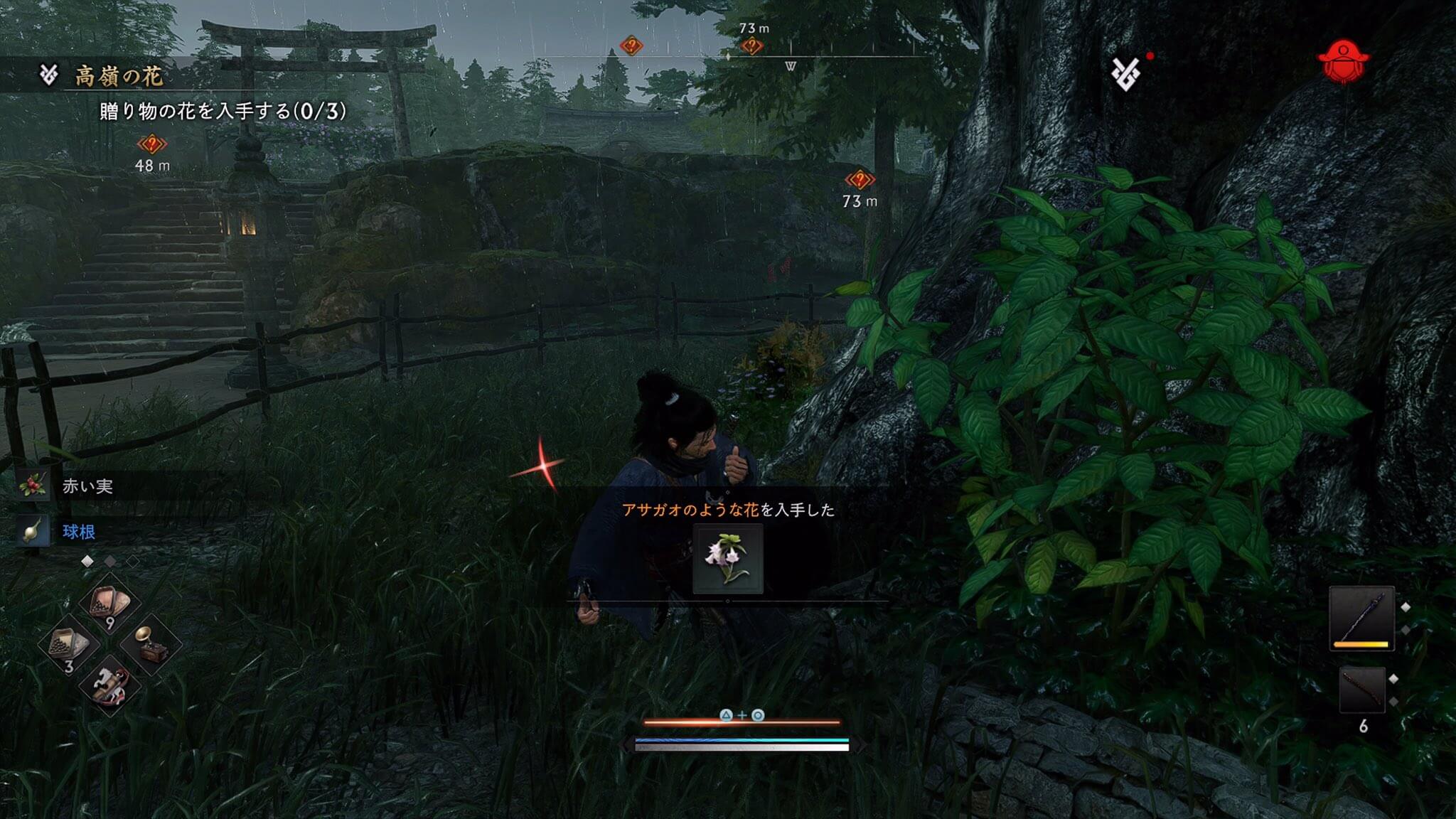Click the 赤い実 pickup notification
The height and width of the screenshot is (819, 1456).
(x=87, y=486)
